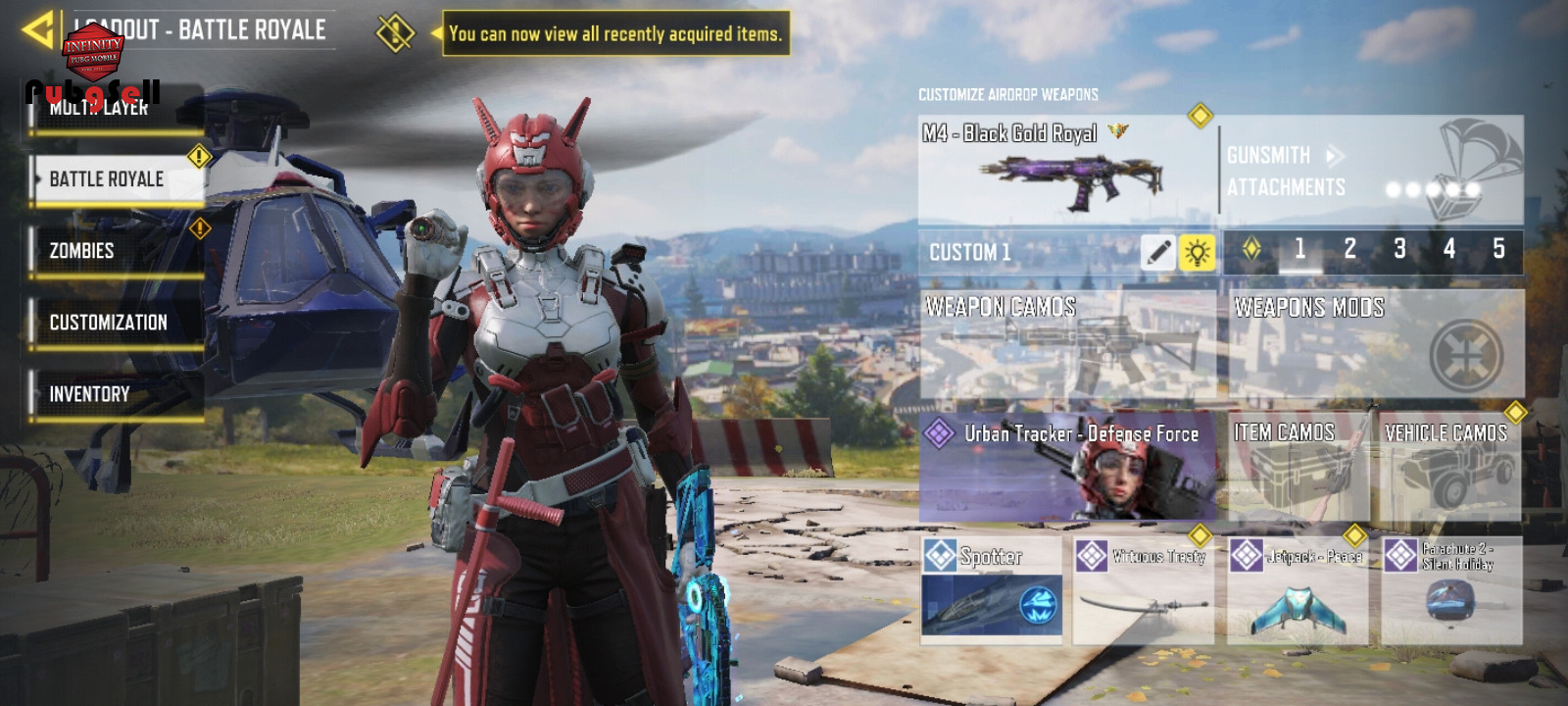This screenshot has height=706, width=1568.
Task: Open the Parachute Silent Holiday tile
Action: tap(1451, 589)
